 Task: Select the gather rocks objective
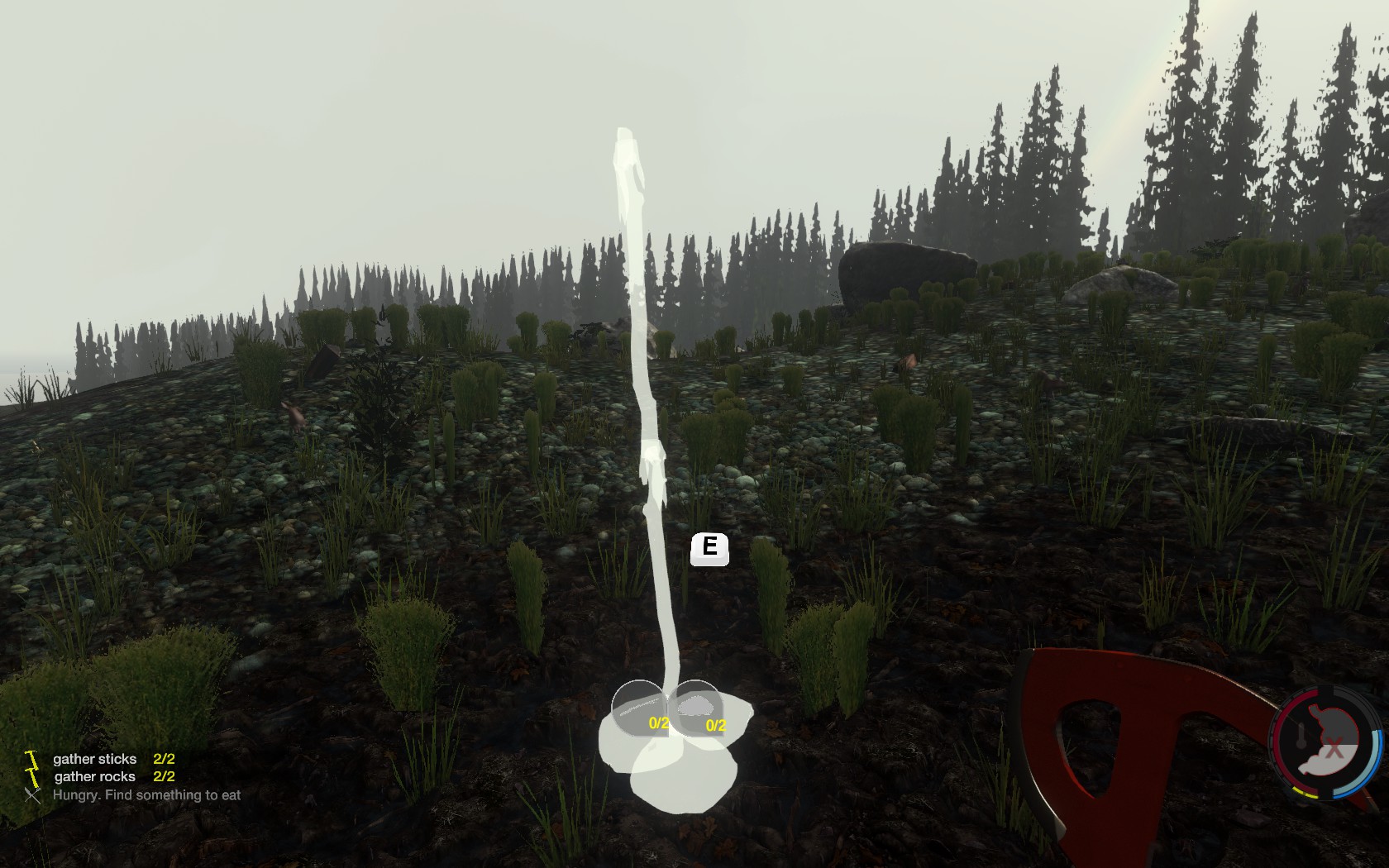pos(95,777)
